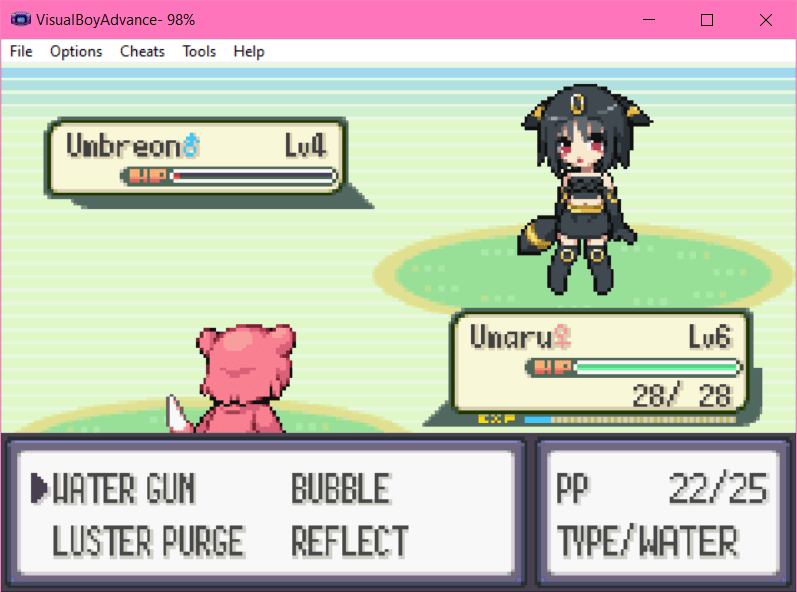
Task: Open the Help menu
Action: click(x=249, y=51)
